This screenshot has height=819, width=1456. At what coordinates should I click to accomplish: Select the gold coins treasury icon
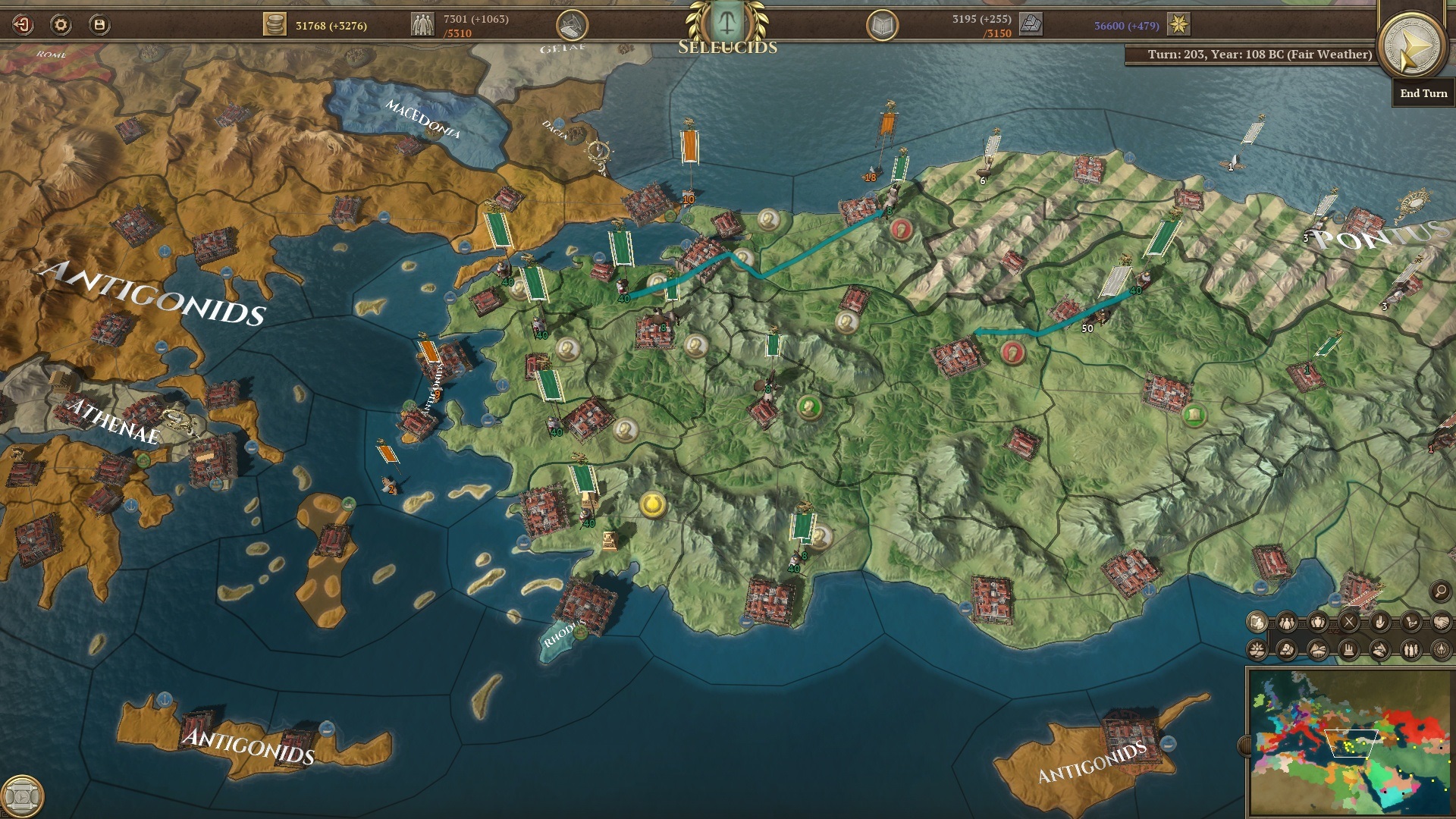275,25
